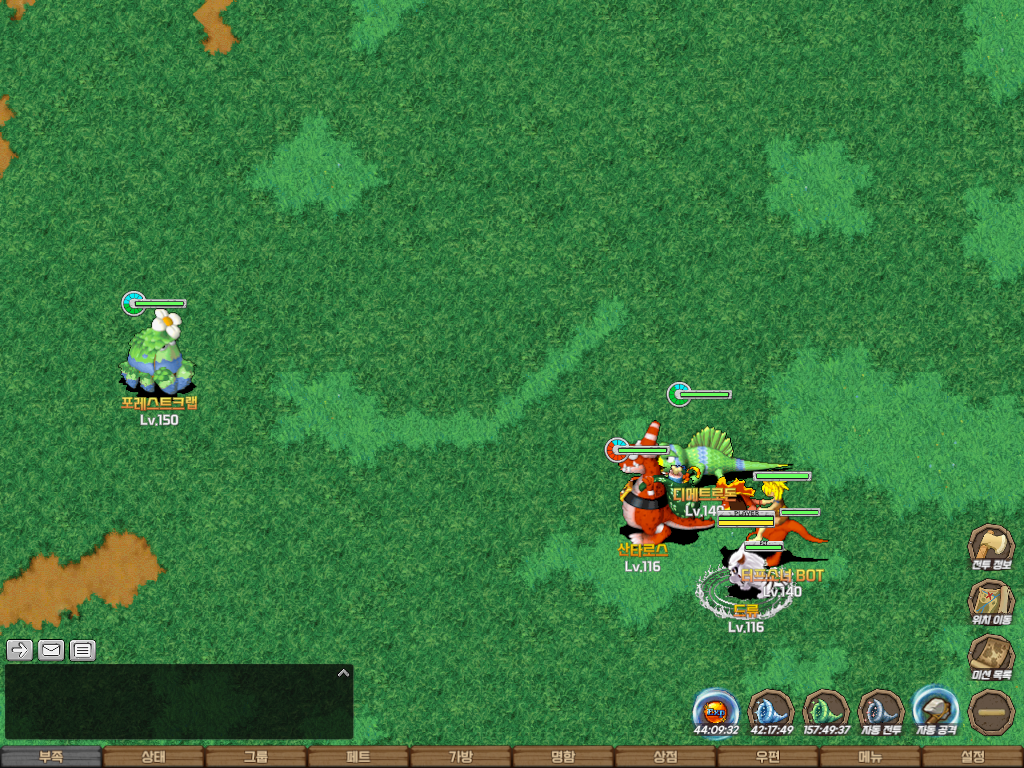Toggle the 자동 전투 auto battle icon
Viewport: 1024px width, 768px height.
pyautogui.click(x=881, y=712)
